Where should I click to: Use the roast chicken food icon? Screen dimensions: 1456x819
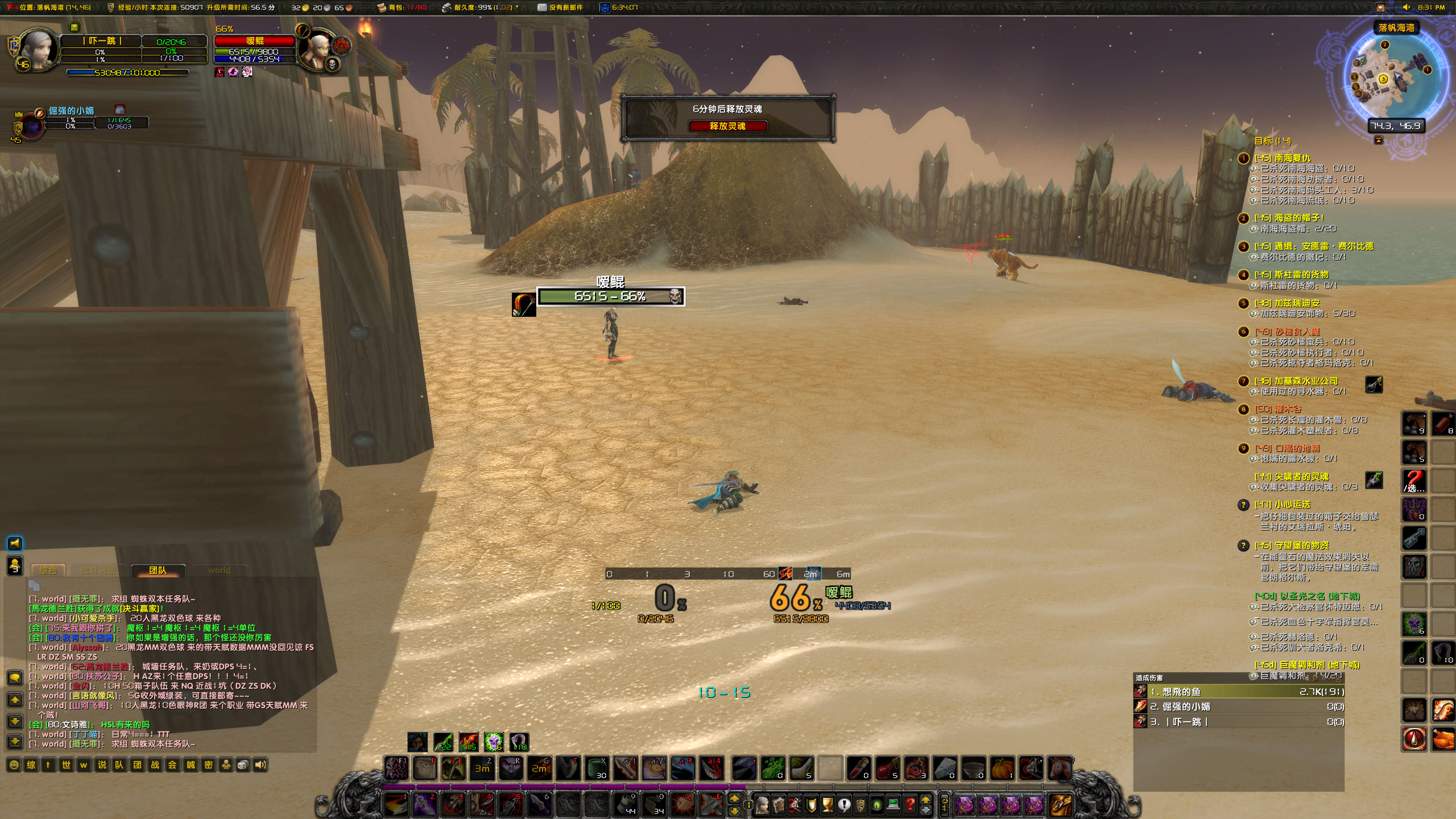[1443, 739]
